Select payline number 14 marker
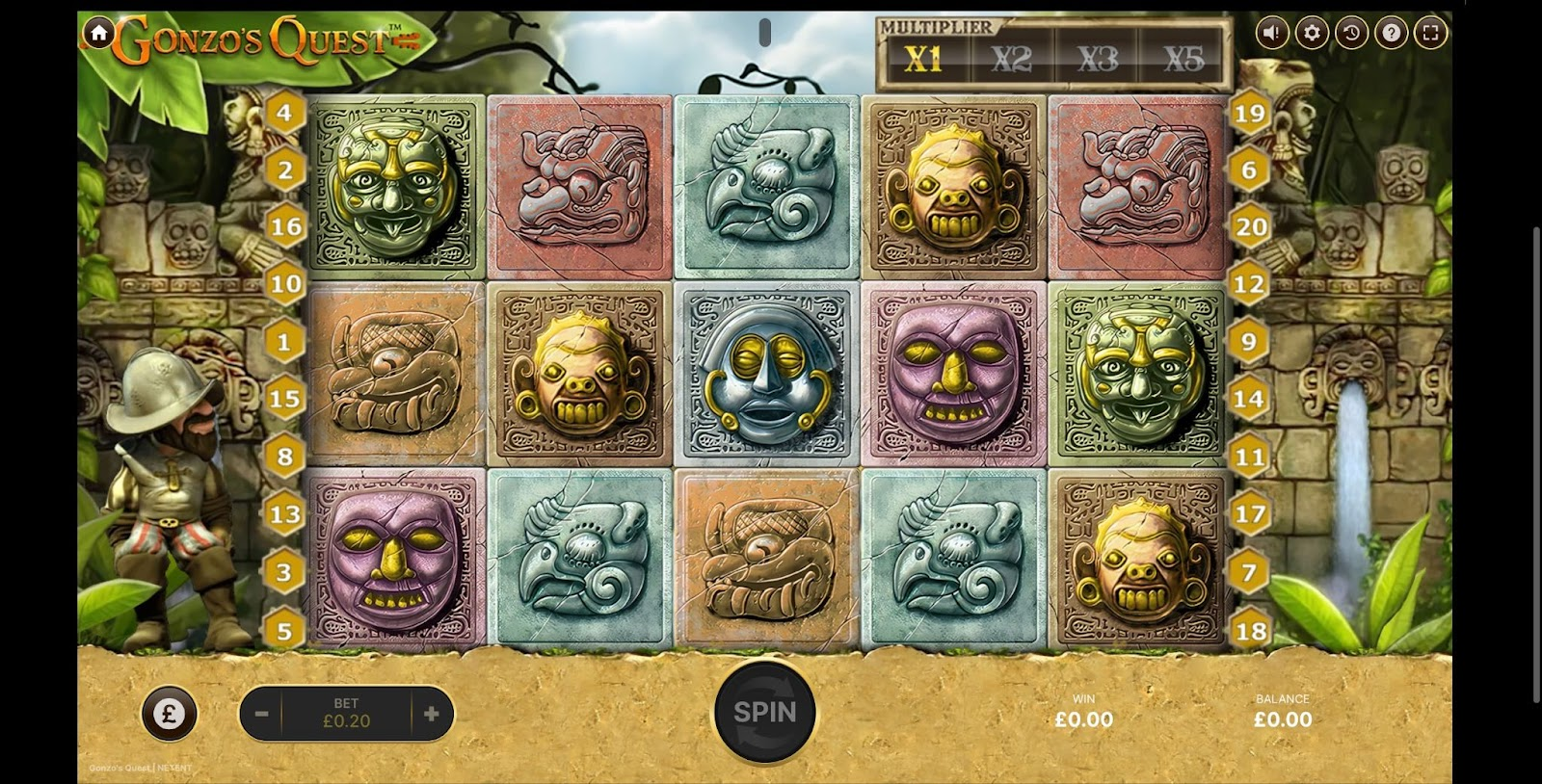Screen dimensions: 1542x784 point(1249,399)
